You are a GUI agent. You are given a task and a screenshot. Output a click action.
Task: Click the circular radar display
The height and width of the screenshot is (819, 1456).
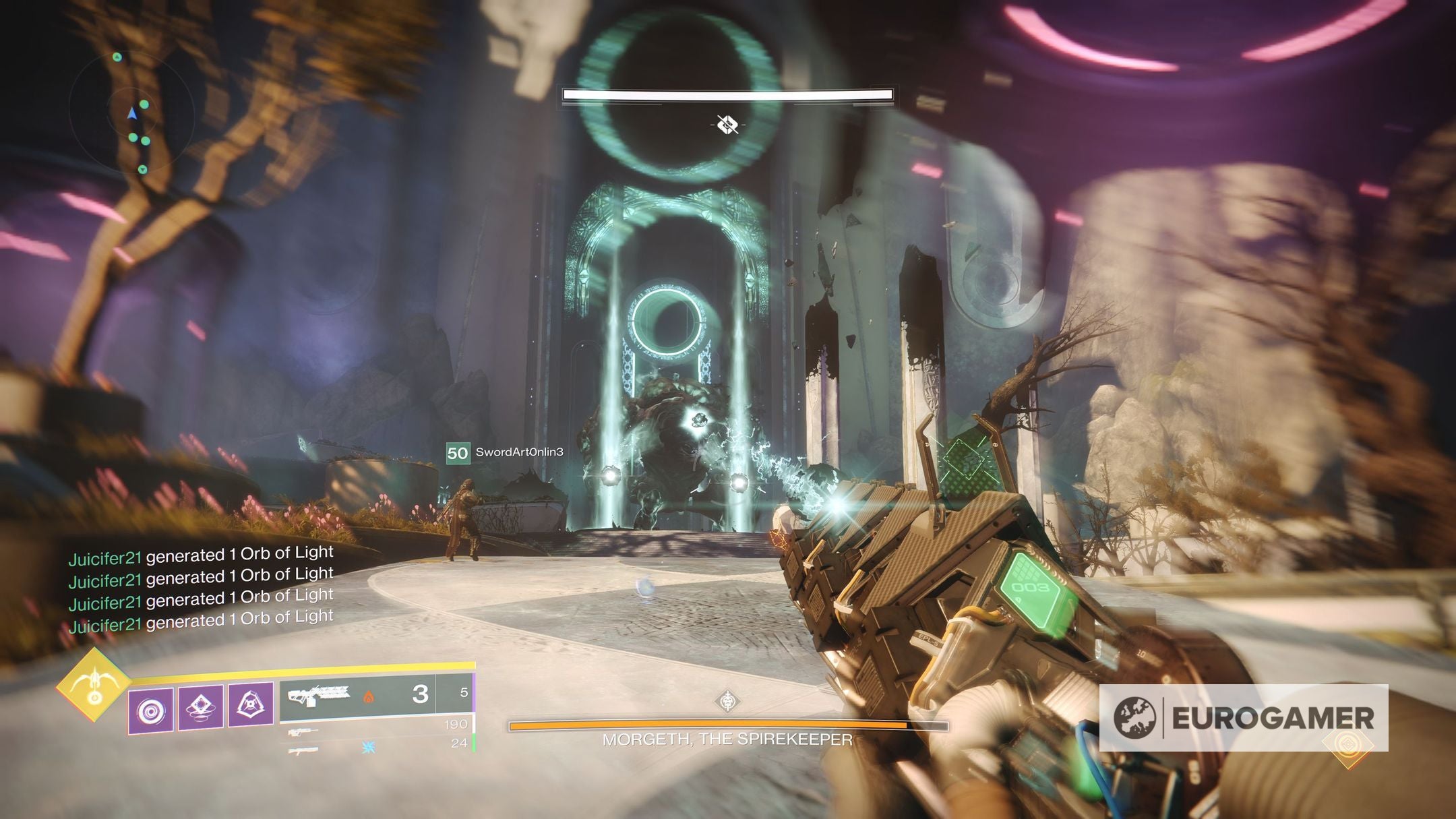coord(133,113)
